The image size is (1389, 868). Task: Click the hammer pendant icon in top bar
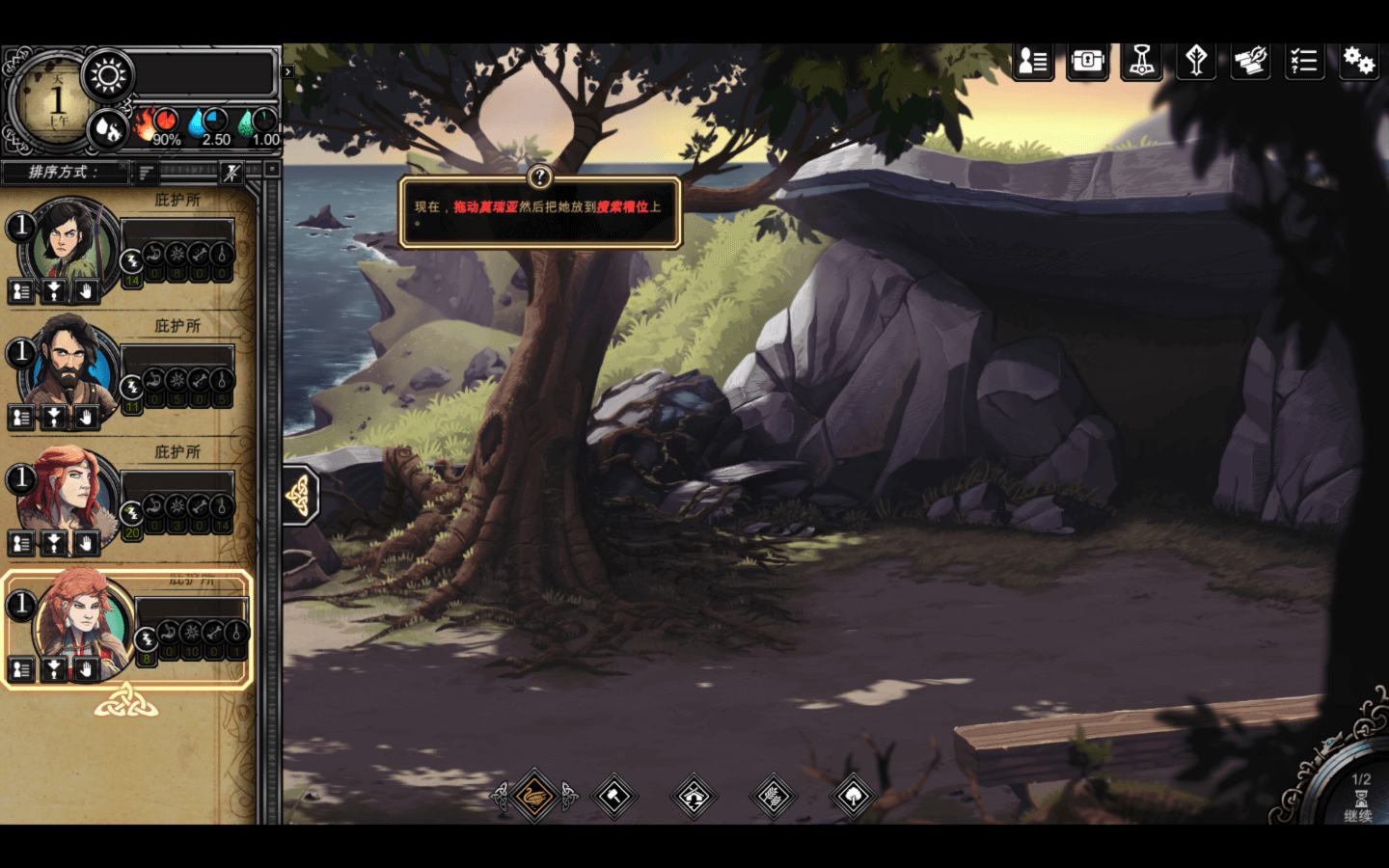(1141, 62)
